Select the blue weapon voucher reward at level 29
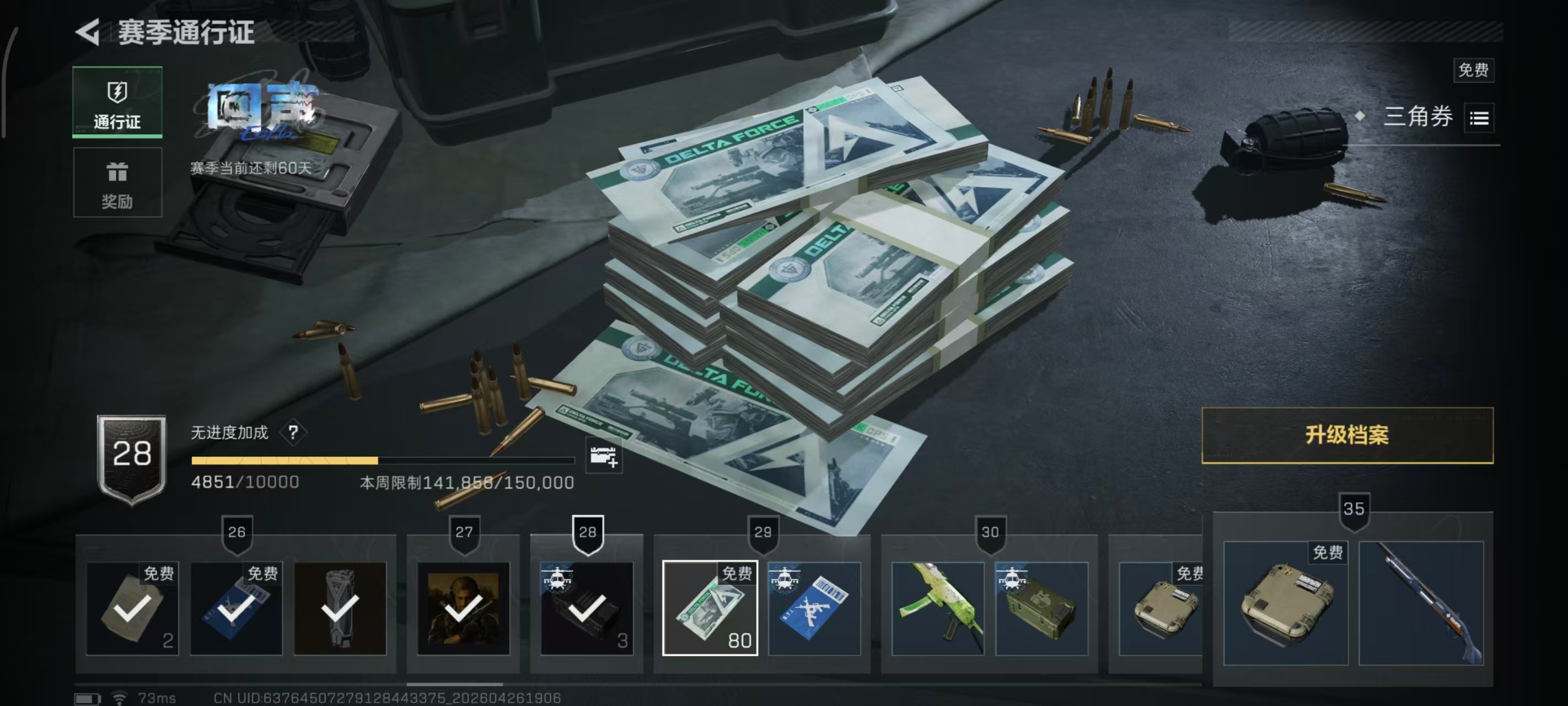Screen dimensions: 1568x706 point(814,608)
